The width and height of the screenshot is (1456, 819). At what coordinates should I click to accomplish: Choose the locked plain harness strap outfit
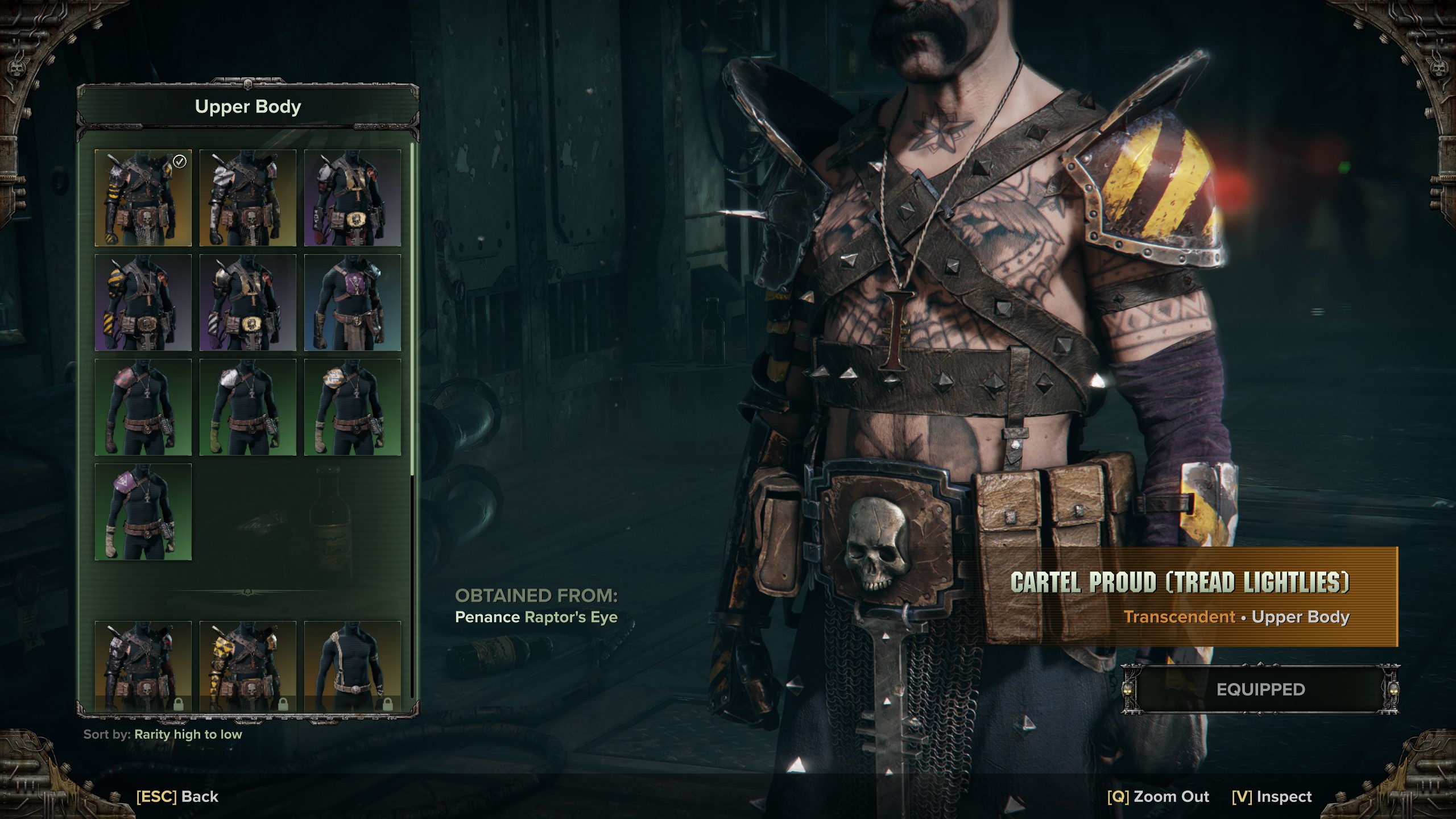[352, 665]
